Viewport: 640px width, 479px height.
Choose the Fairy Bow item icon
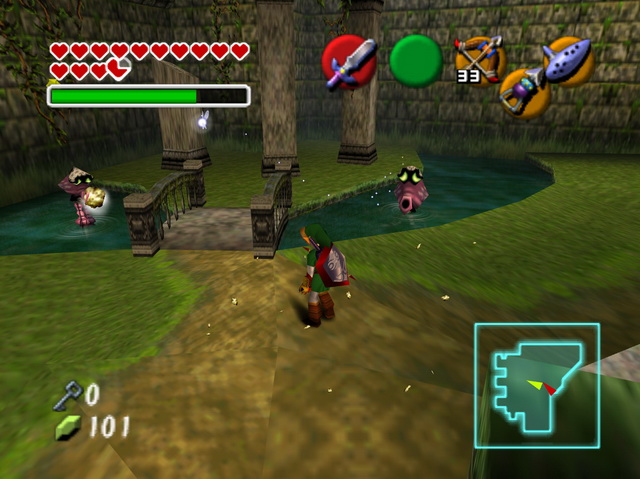click(477, 59)
